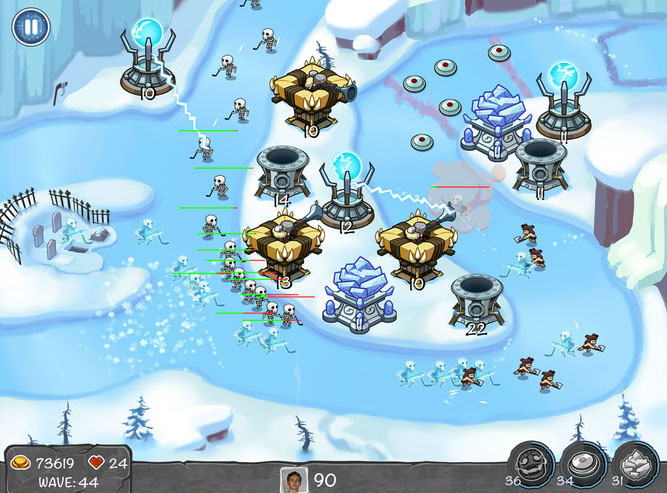
Task: Pause the game
Action: [30, 25]
